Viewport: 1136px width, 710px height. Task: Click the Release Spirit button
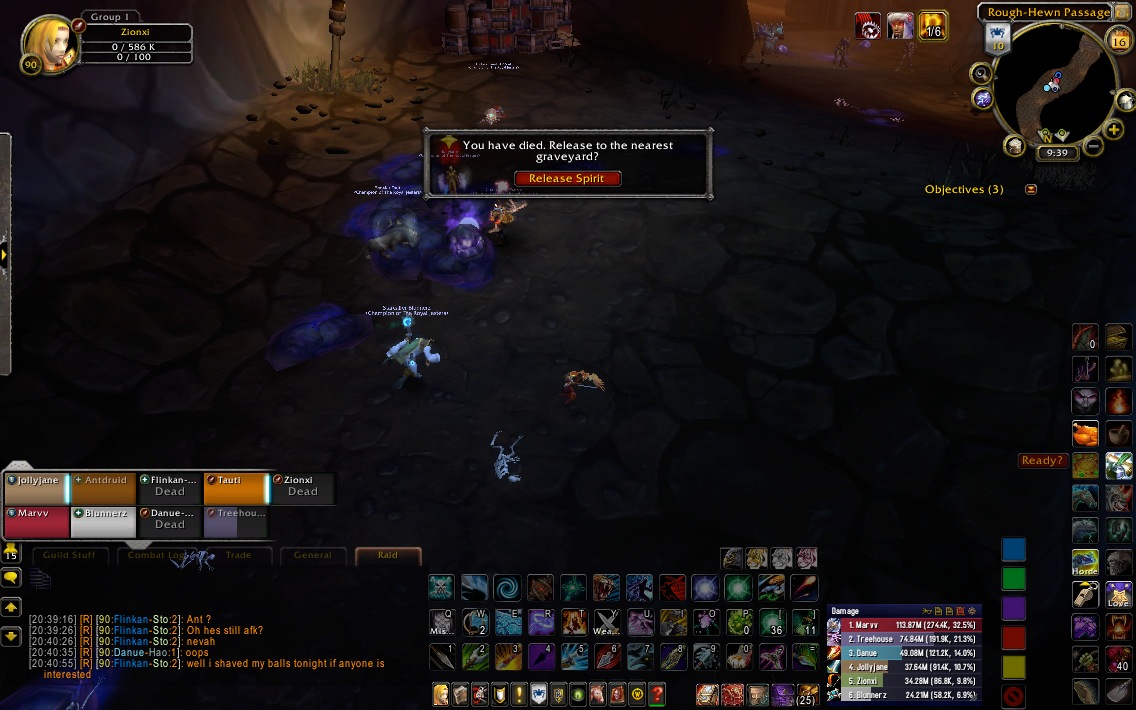567,178
